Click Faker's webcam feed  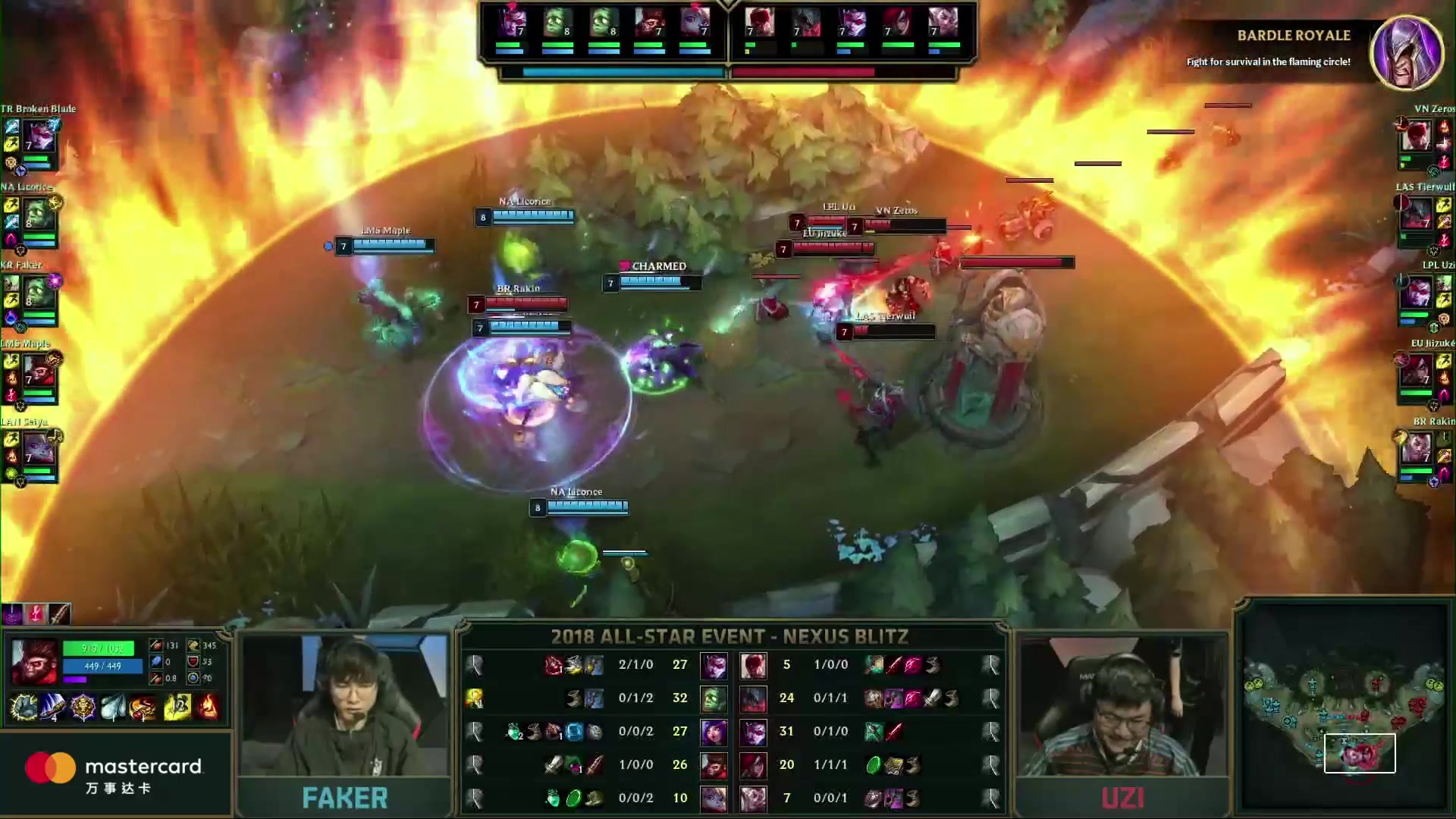coord(344,705)
